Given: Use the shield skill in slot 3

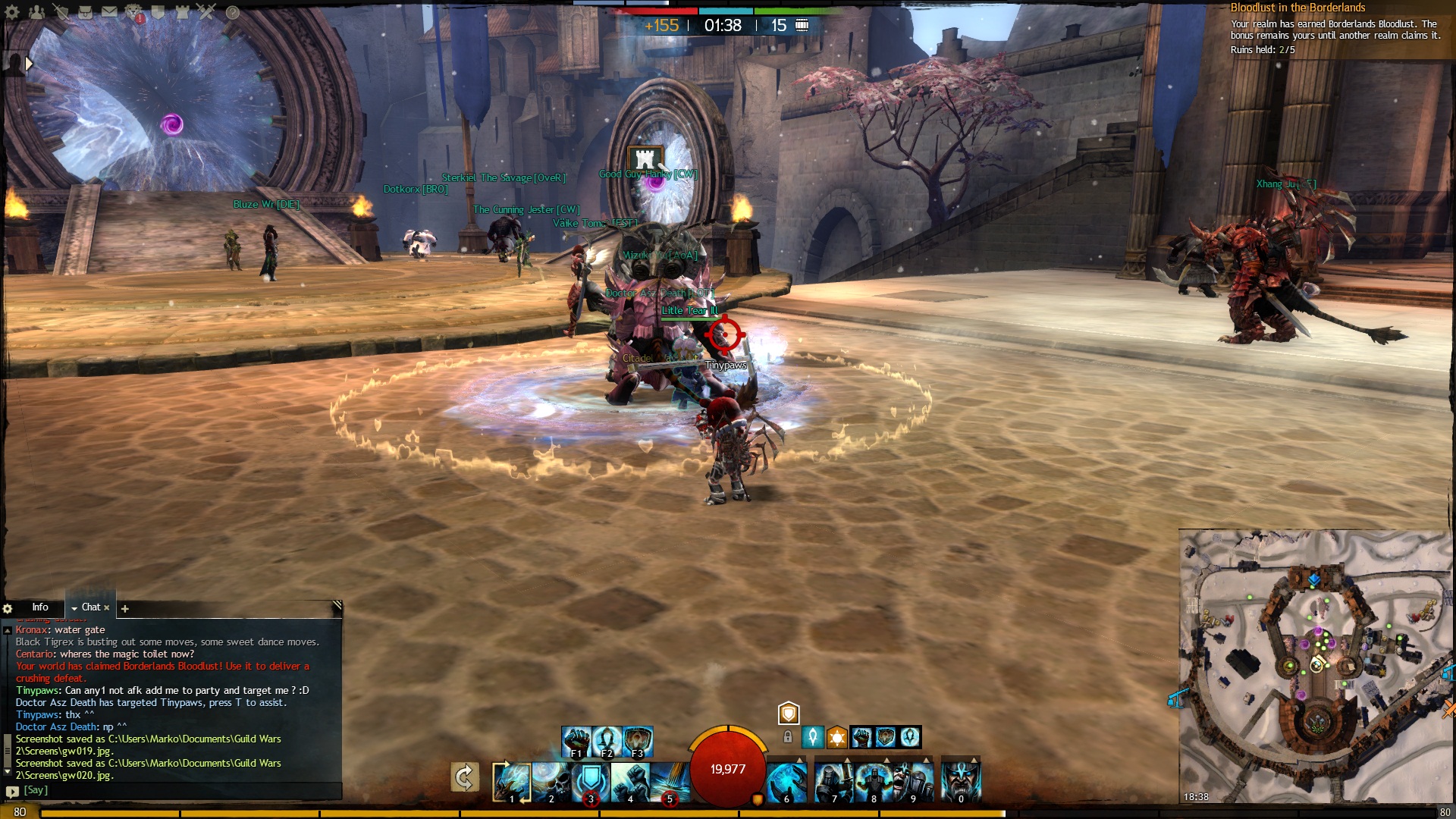Looking at the screenshot, I should [591, 781].
